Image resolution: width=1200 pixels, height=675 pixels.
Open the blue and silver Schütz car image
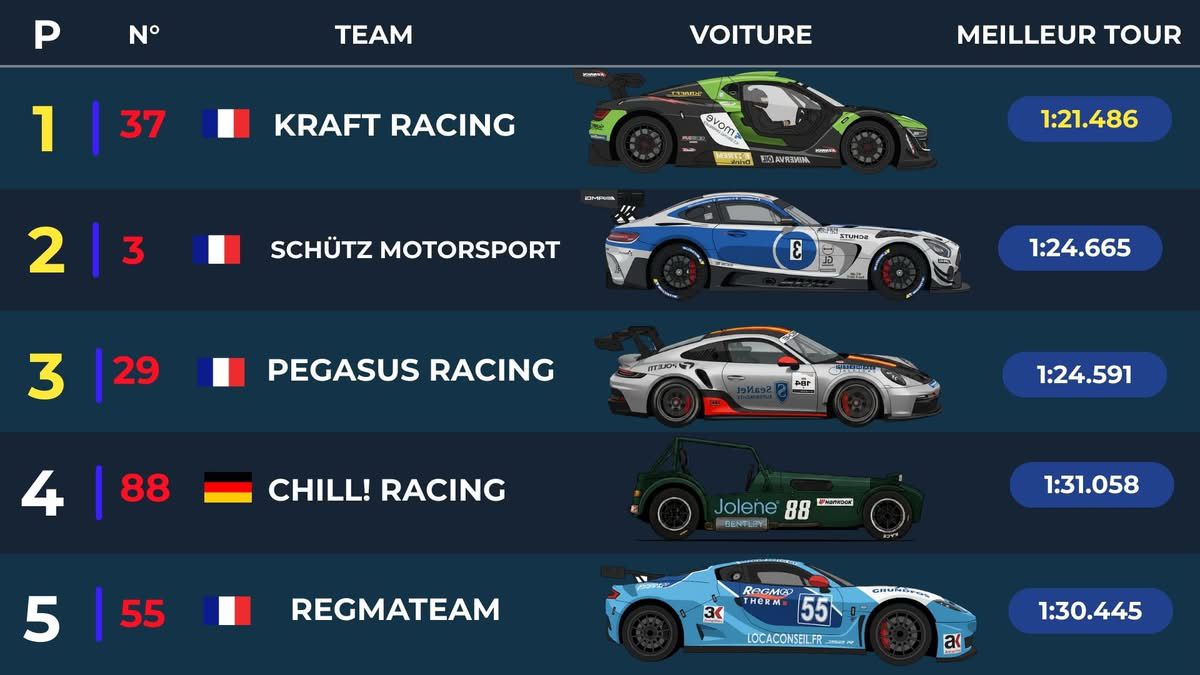[x=778, y=246]
